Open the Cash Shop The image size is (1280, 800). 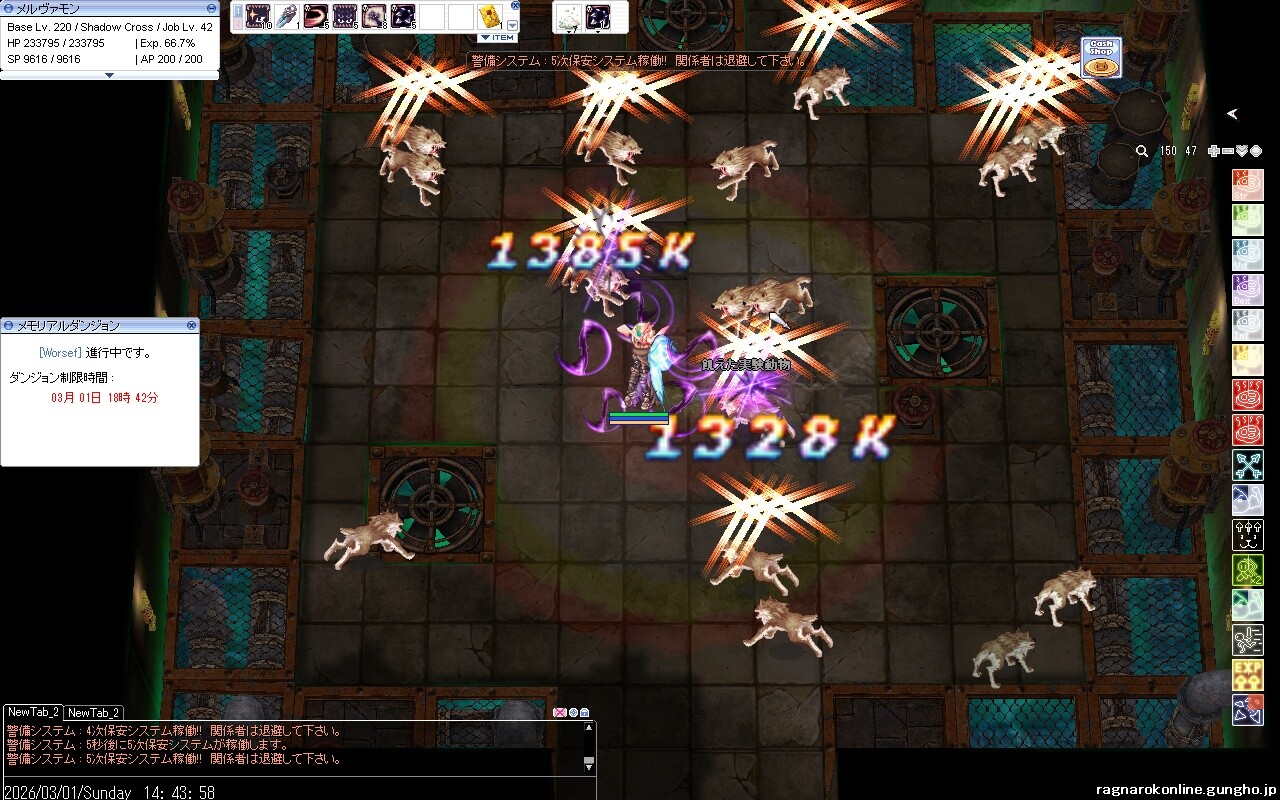[1101, 58]
